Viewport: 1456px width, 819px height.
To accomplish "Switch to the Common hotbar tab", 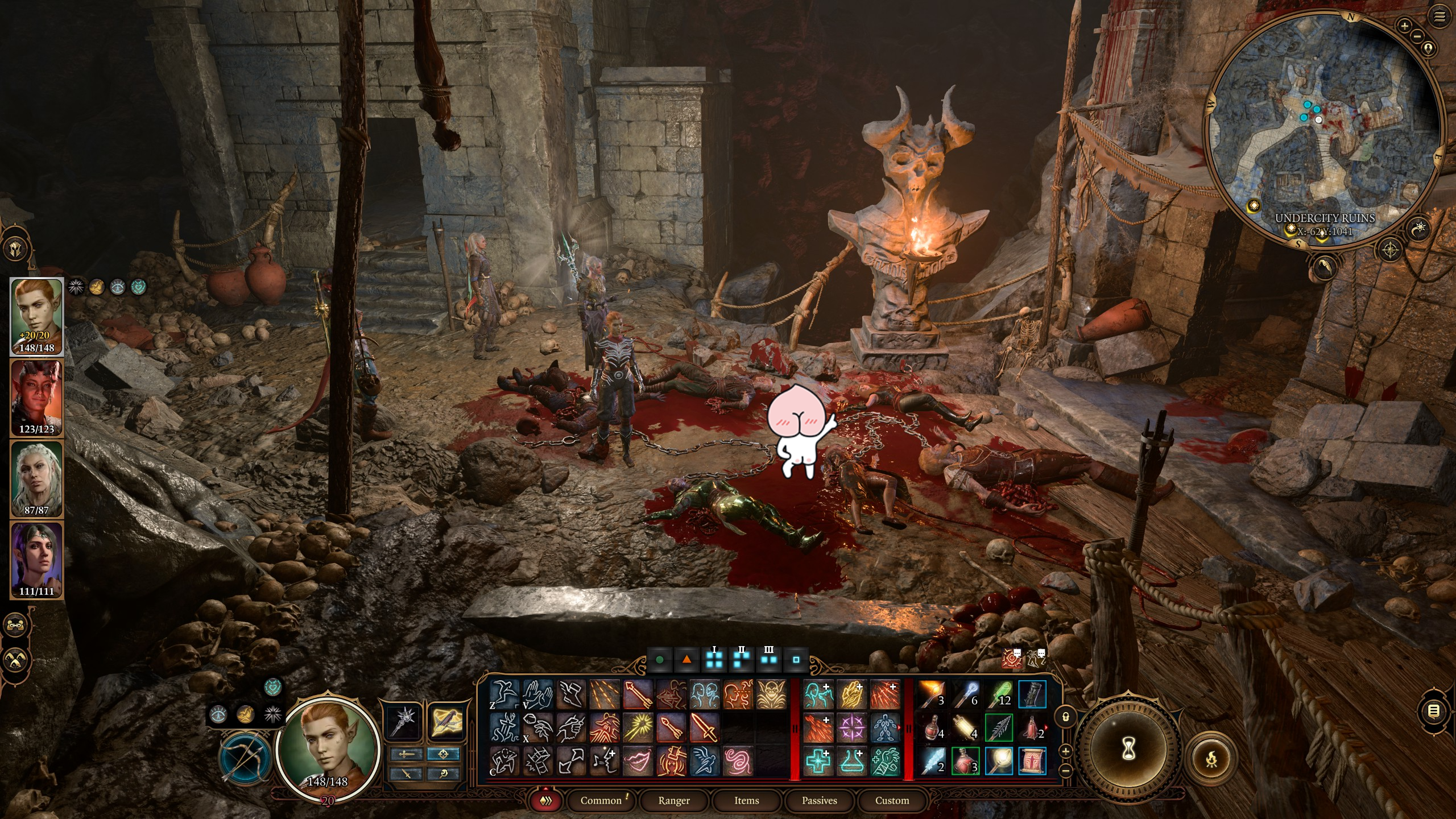I will (x=601, y=800).
